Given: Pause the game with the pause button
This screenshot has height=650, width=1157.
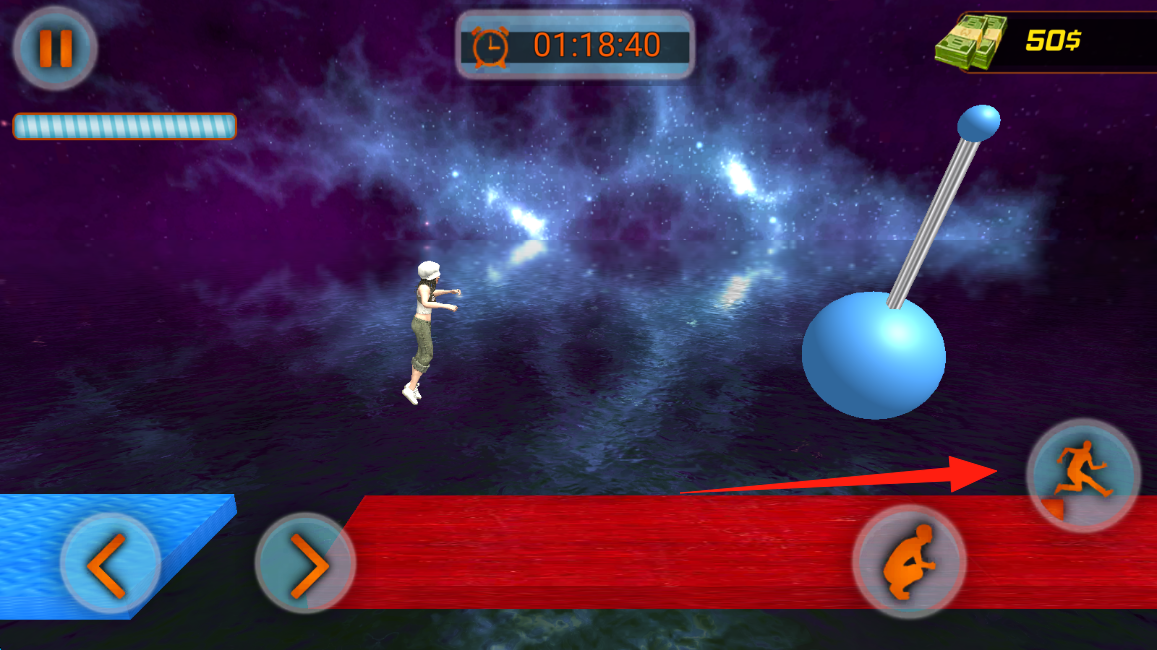Looking at the screenshot, I should 55,49.
